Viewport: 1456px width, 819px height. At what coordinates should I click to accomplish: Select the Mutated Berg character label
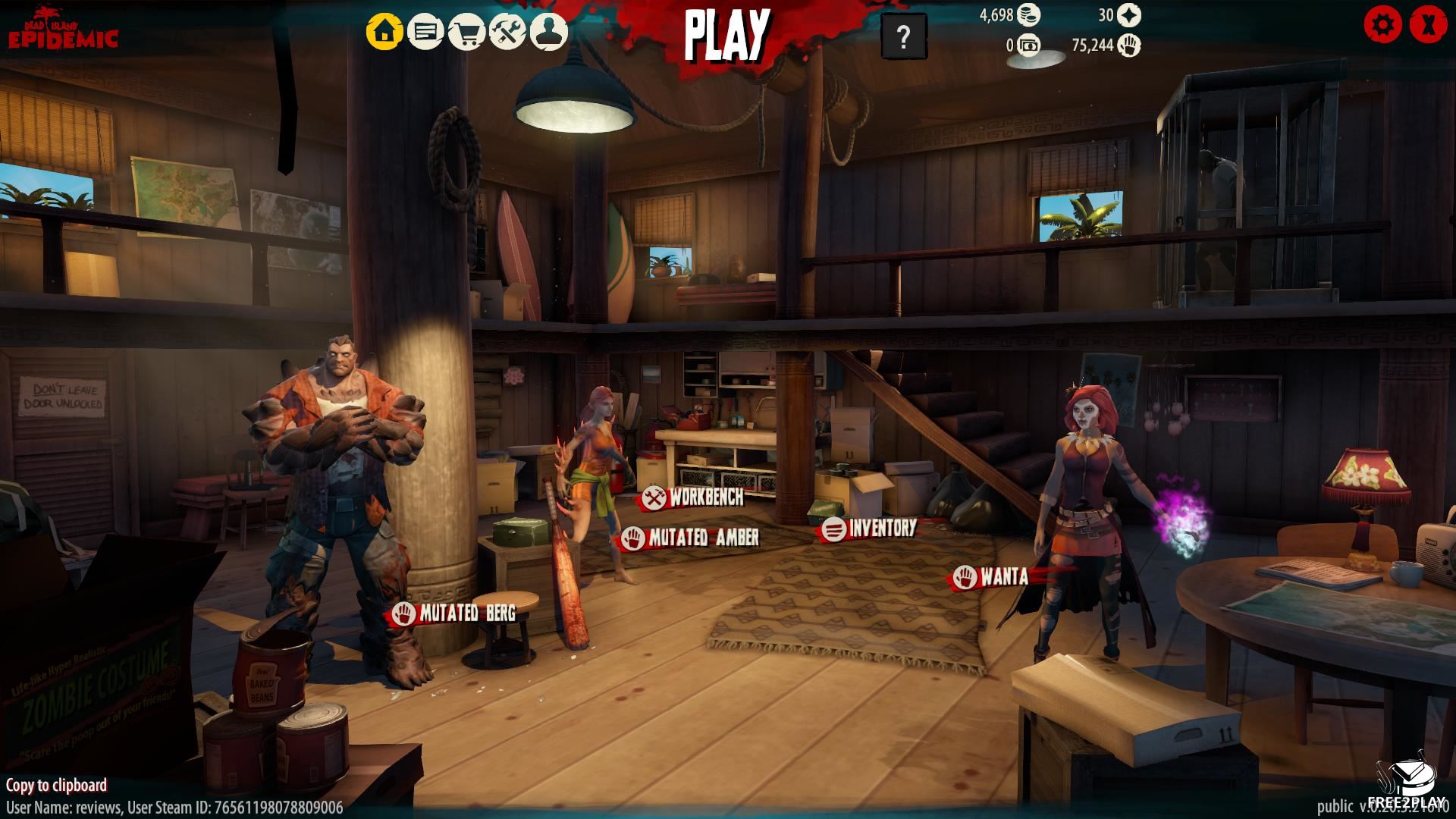coord(453,613)
